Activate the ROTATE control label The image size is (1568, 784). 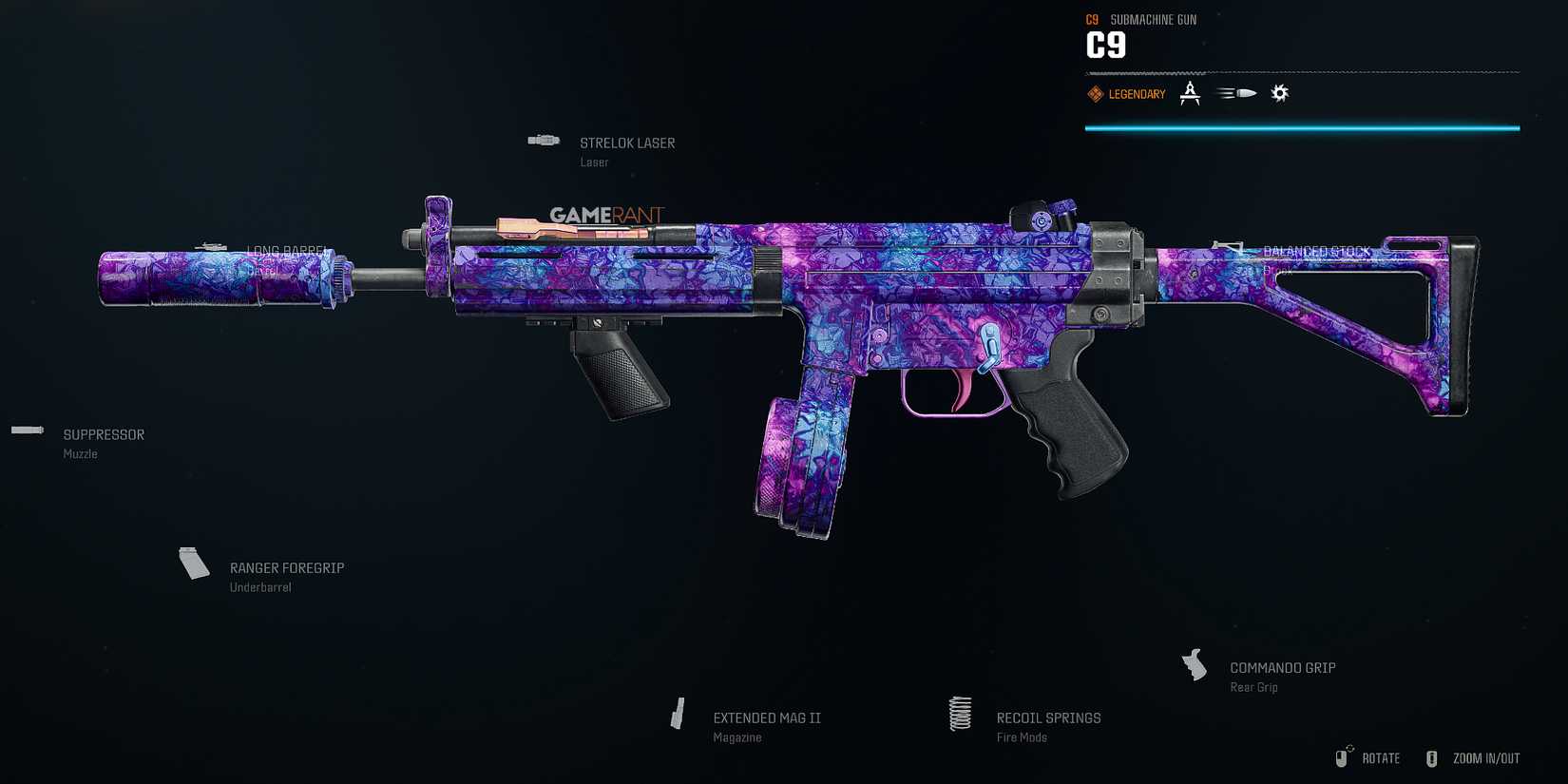tap(1381, 758)
